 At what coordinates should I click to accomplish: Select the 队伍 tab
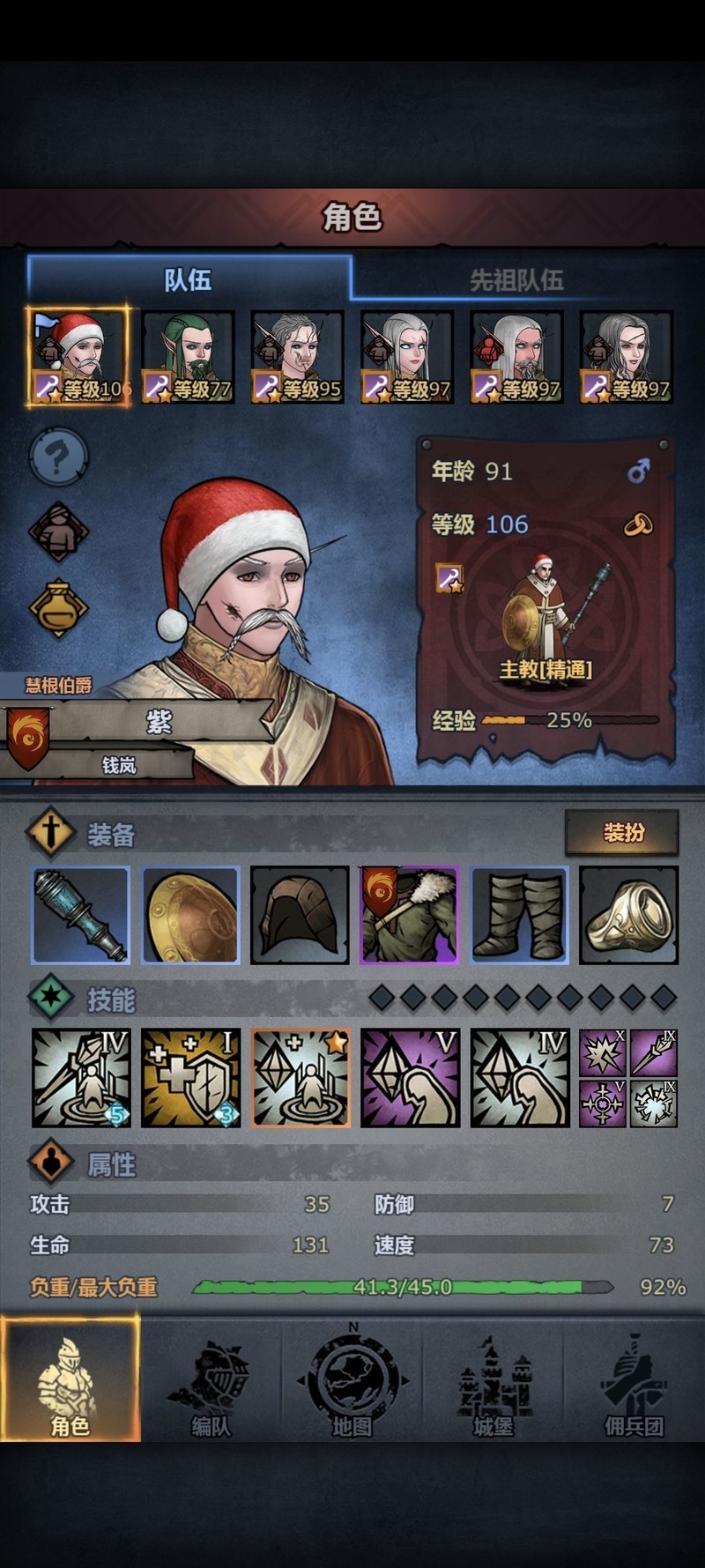coord(189,280)
